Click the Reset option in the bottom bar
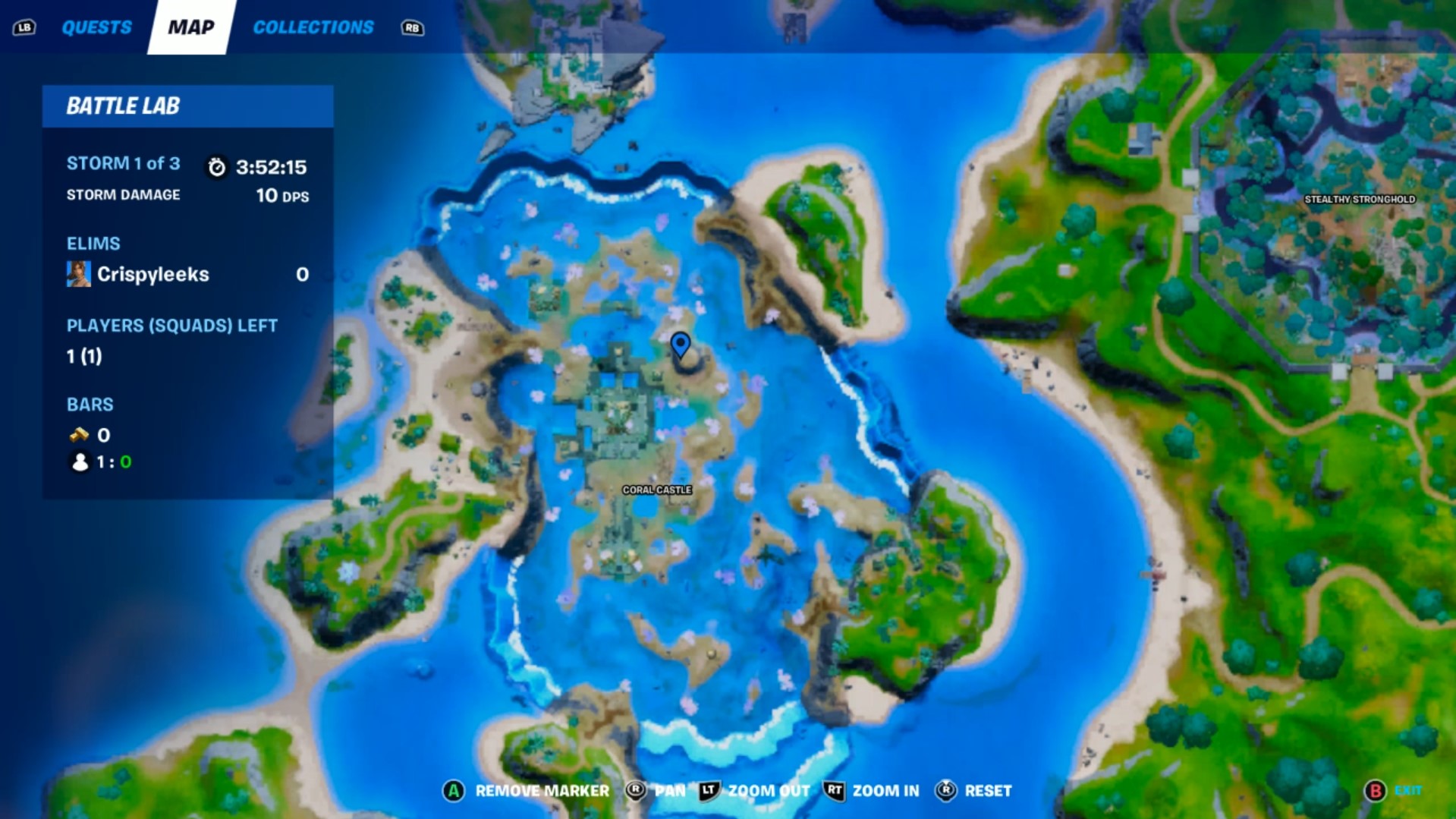This screenshot has height=819, width=1456. [x=988, y=790]
